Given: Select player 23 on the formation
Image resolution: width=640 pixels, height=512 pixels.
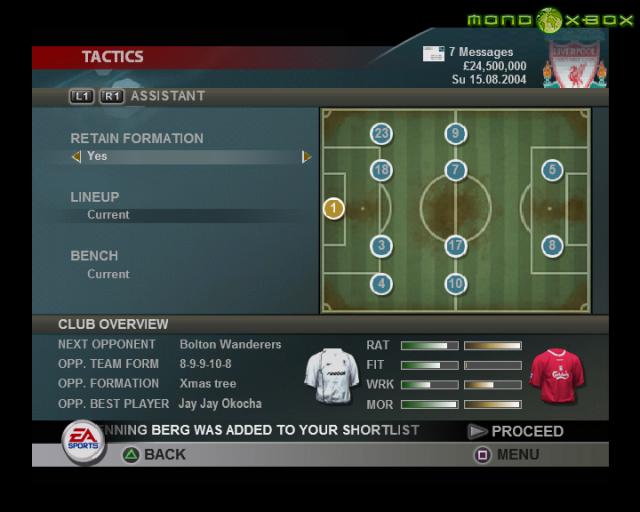Looking at the screenshot, I should tap(381, 134).
